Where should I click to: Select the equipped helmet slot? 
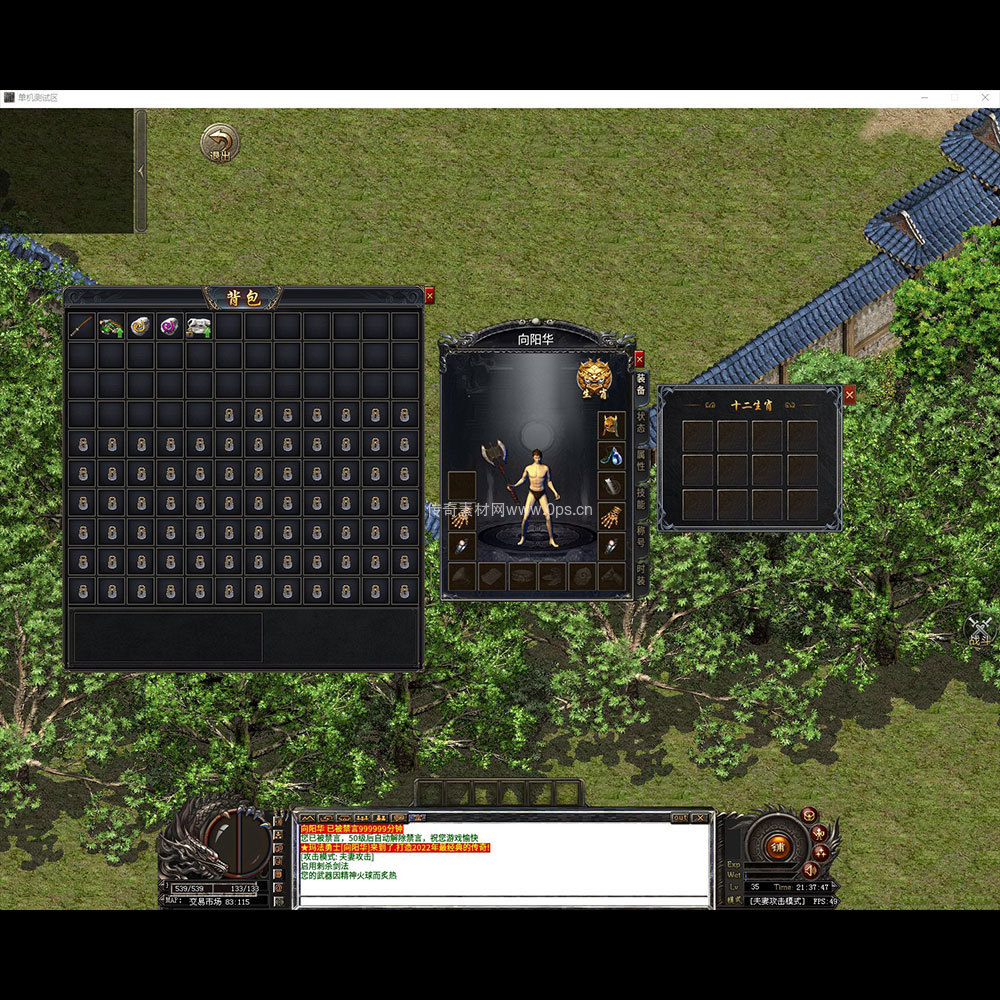[x=612, y=425]
